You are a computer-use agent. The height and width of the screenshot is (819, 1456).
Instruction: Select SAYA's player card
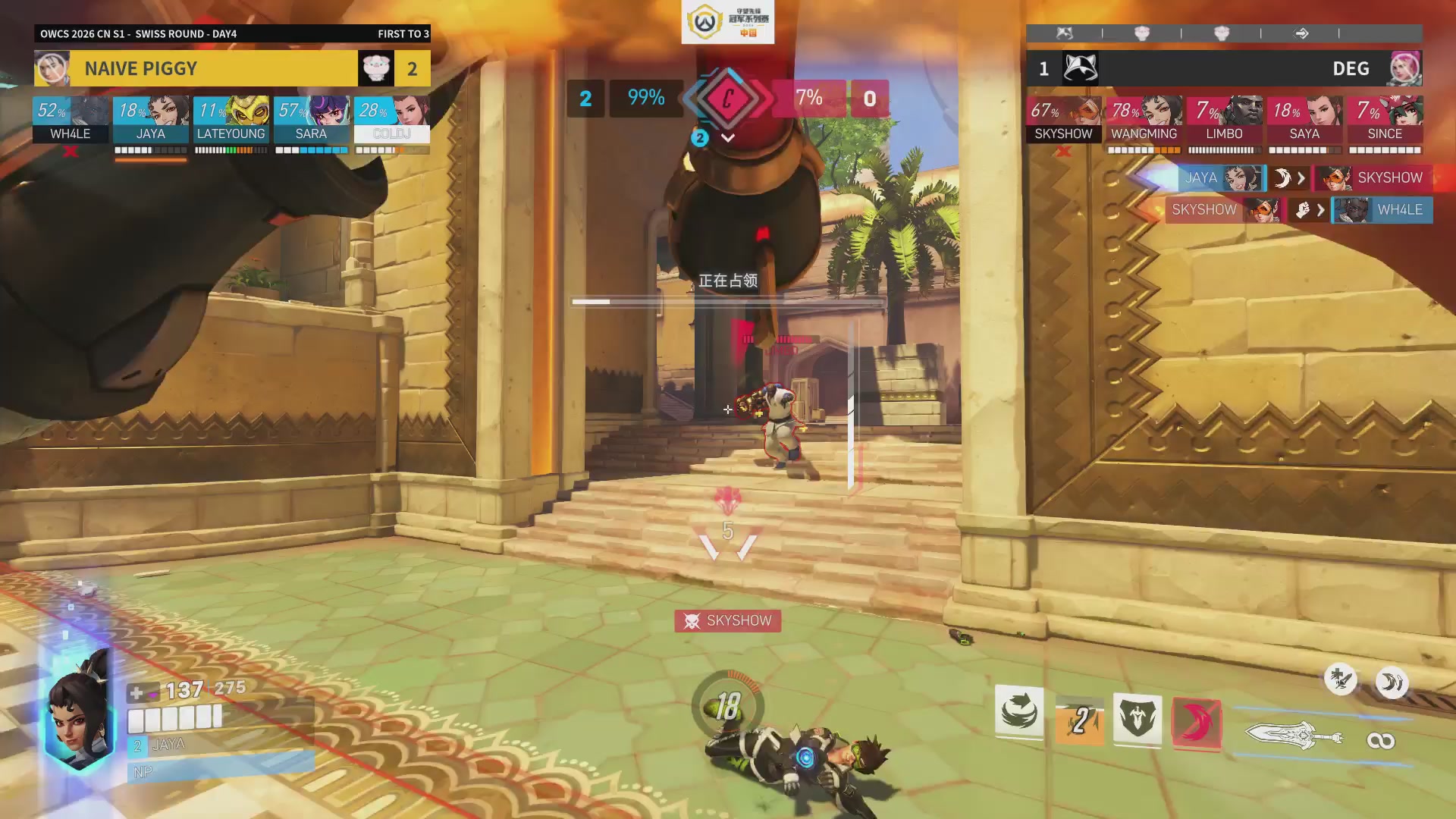tap(1304, 119)
